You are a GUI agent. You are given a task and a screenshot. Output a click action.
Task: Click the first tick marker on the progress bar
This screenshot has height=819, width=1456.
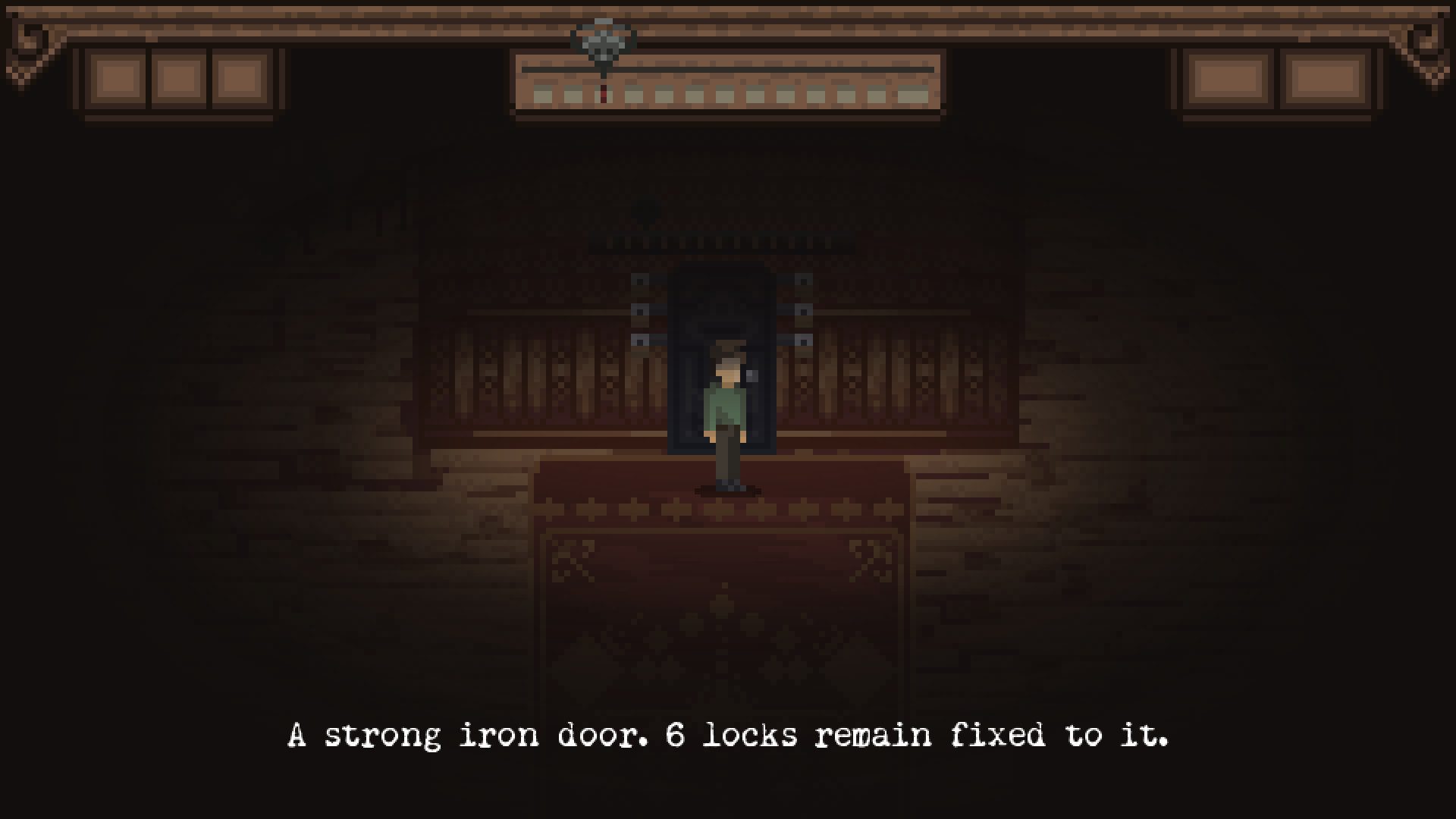point(543,96)
